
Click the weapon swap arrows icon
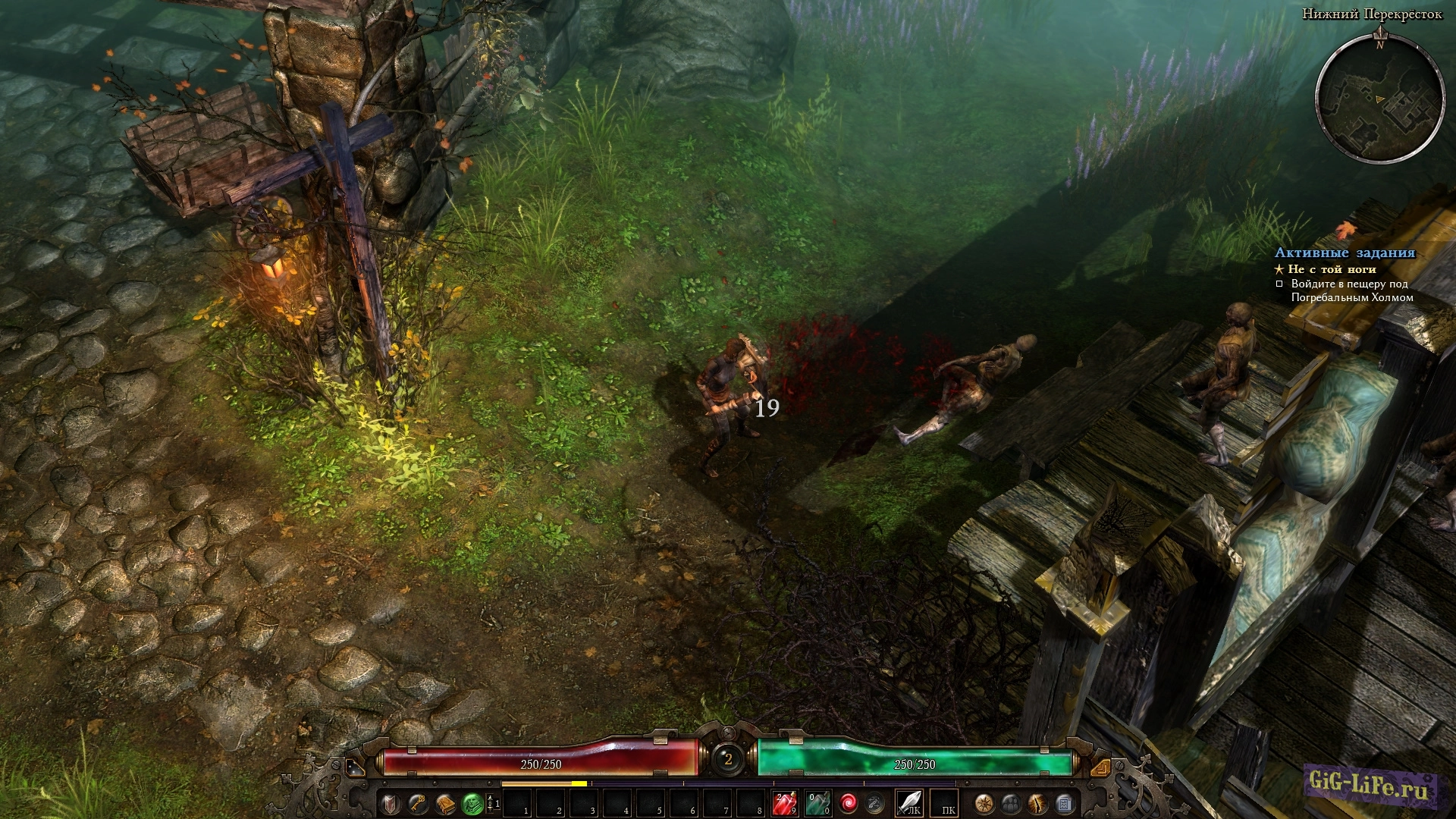point(875,802)
